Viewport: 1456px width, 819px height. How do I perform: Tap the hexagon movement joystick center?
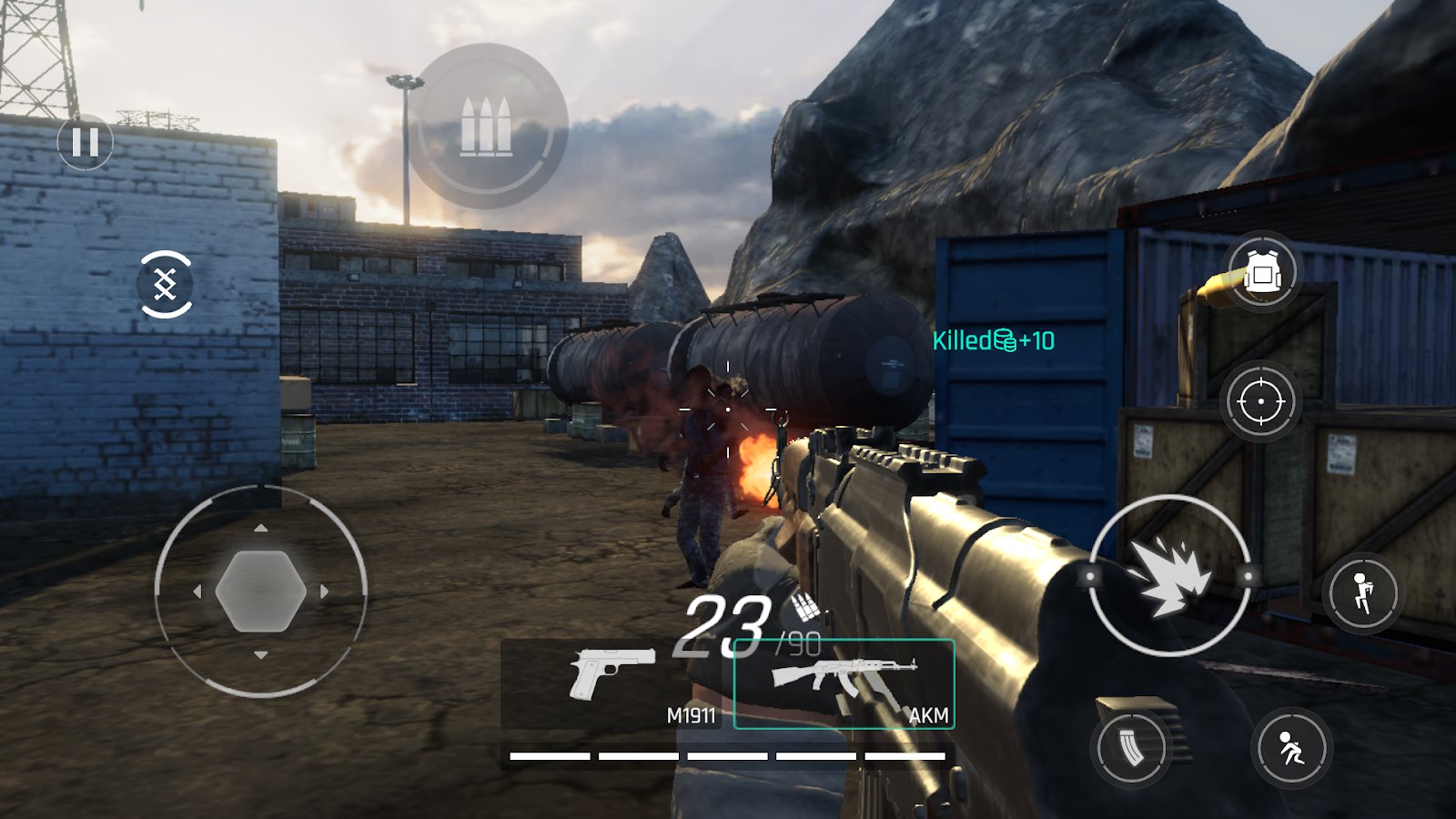[x=260, y=591]
